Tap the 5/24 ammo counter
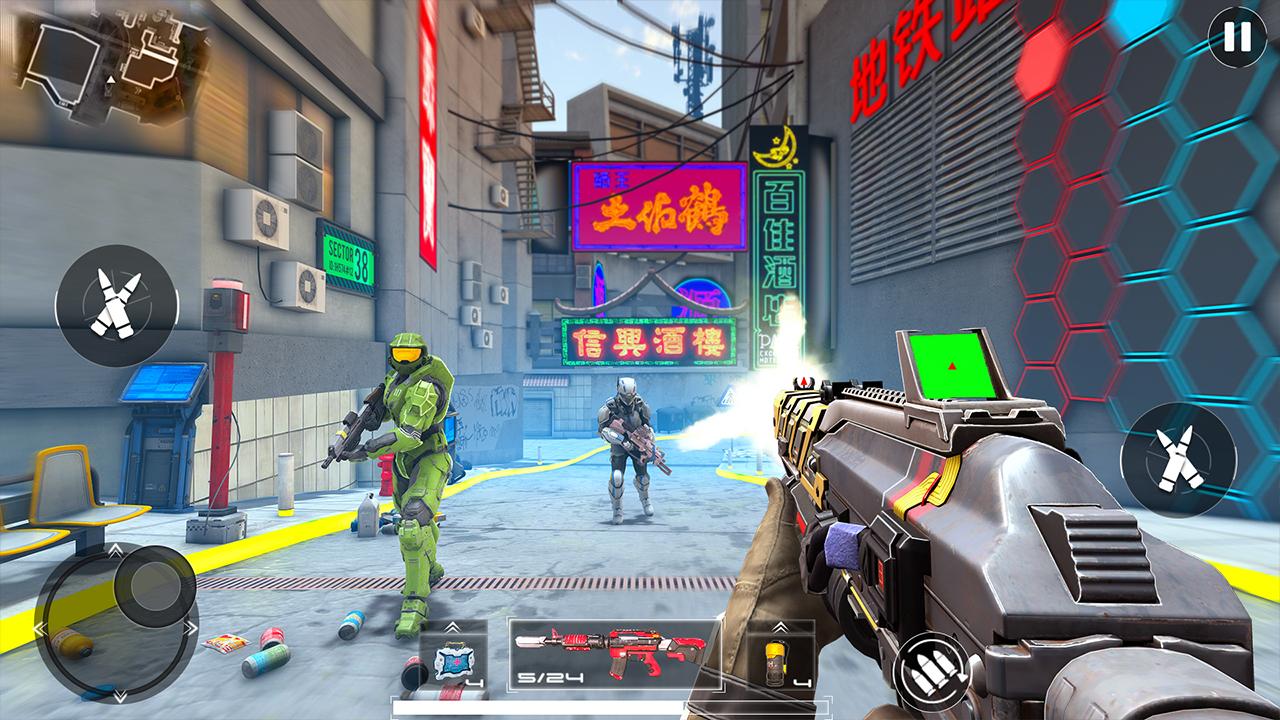 pyautogui.click(x=551, y=677)
